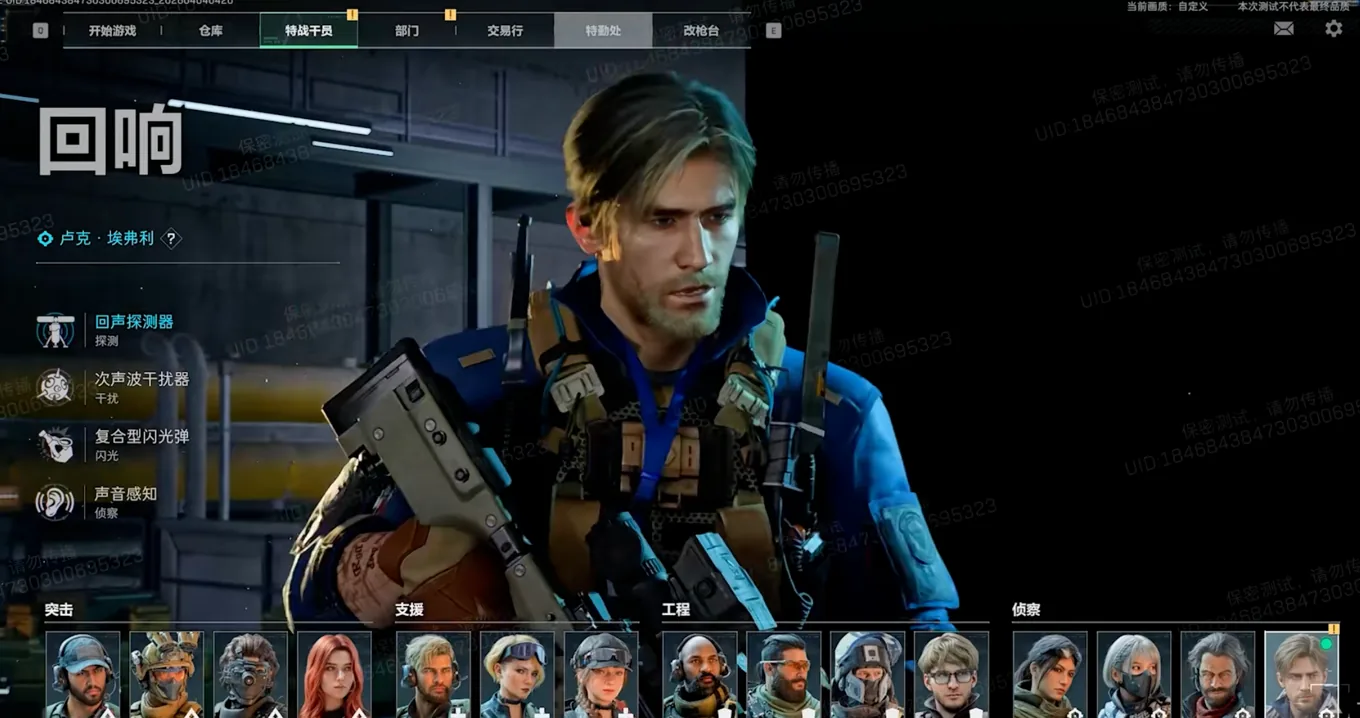Open the 交易行 tab
This screenshot has width=1360, height=718.
click(505, 31)
